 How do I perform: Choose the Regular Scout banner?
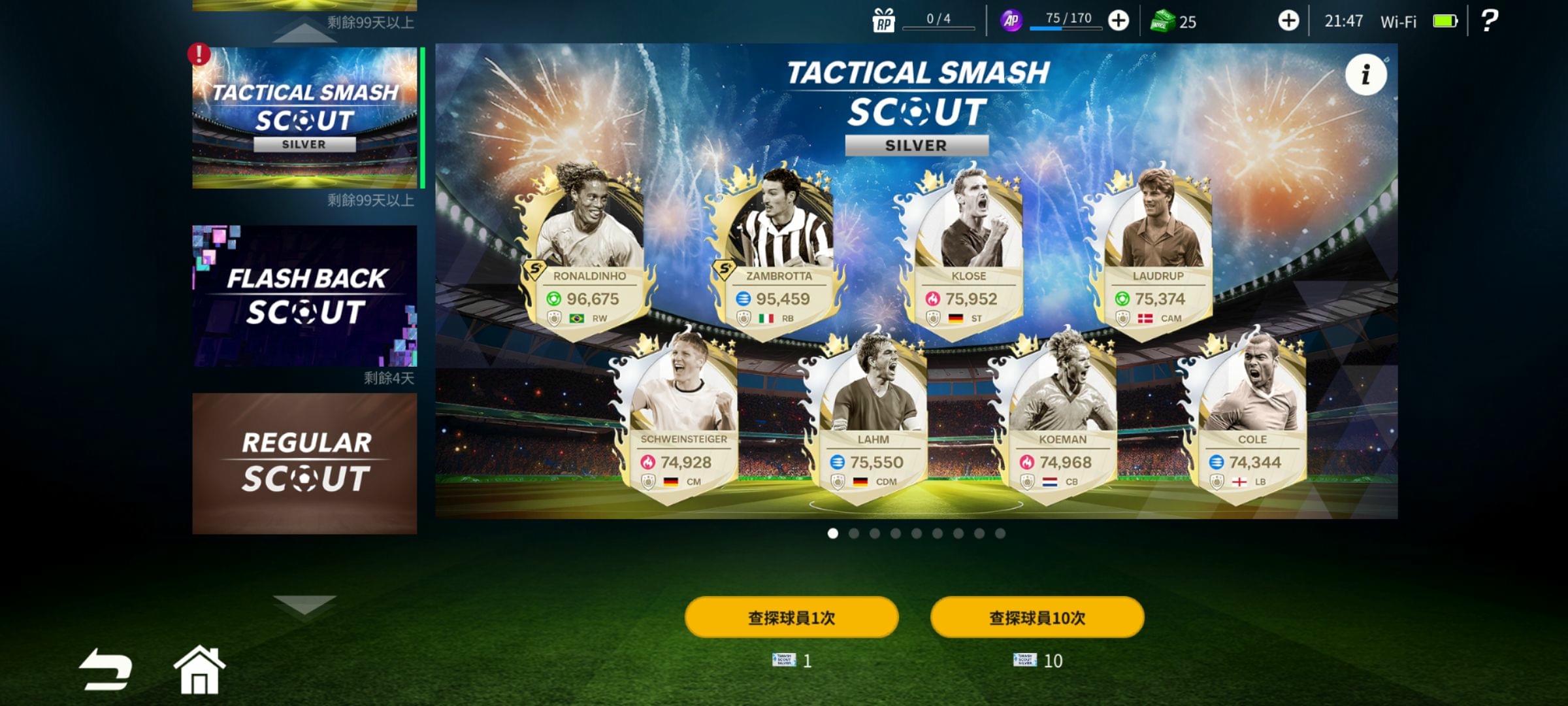304,463
